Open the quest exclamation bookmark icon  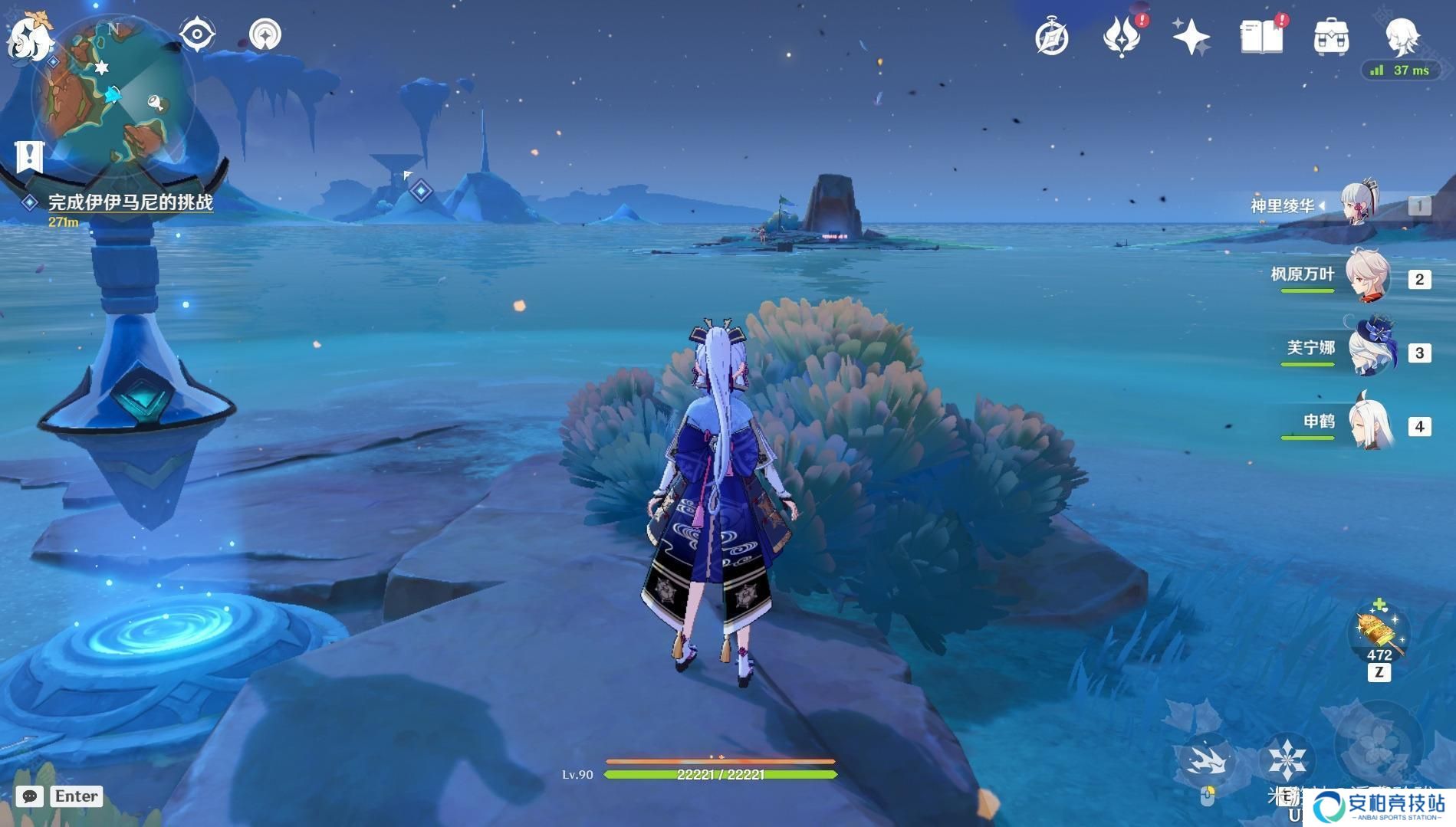[x=29, y=156]
